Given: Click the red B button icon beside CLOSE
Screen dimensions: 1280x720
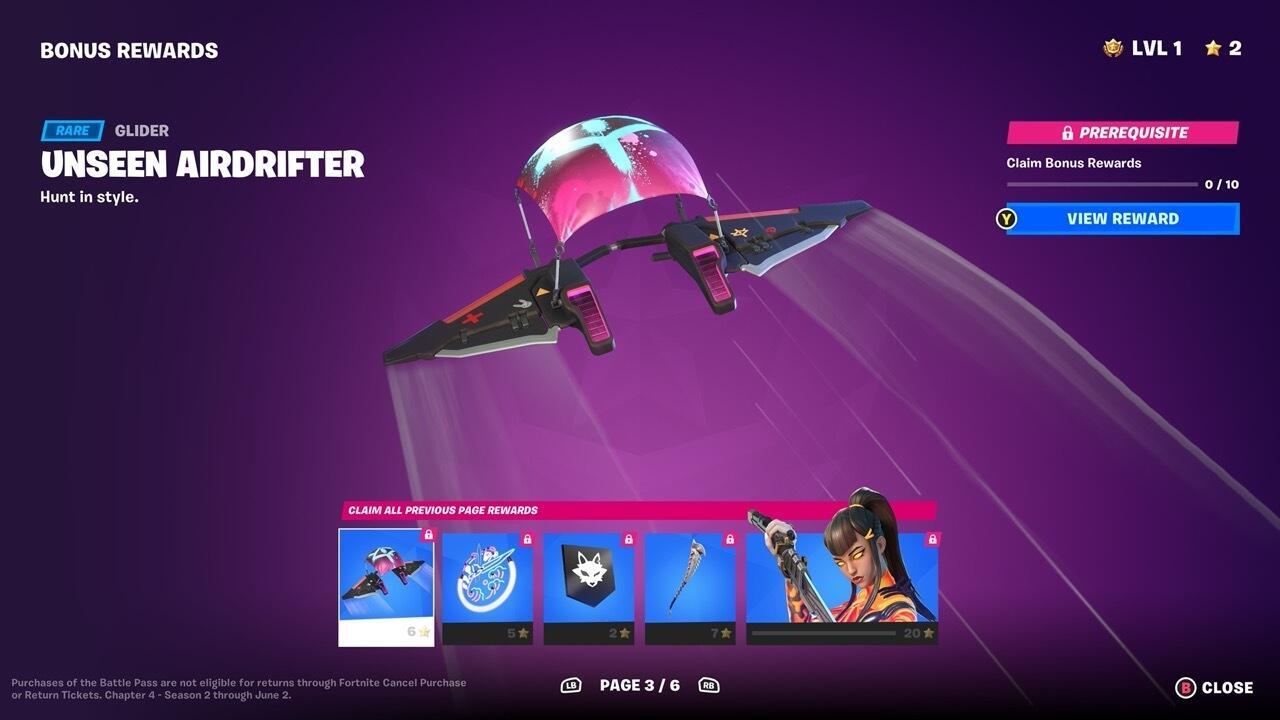Looking at the screenshot, I should coord(1184,688).
